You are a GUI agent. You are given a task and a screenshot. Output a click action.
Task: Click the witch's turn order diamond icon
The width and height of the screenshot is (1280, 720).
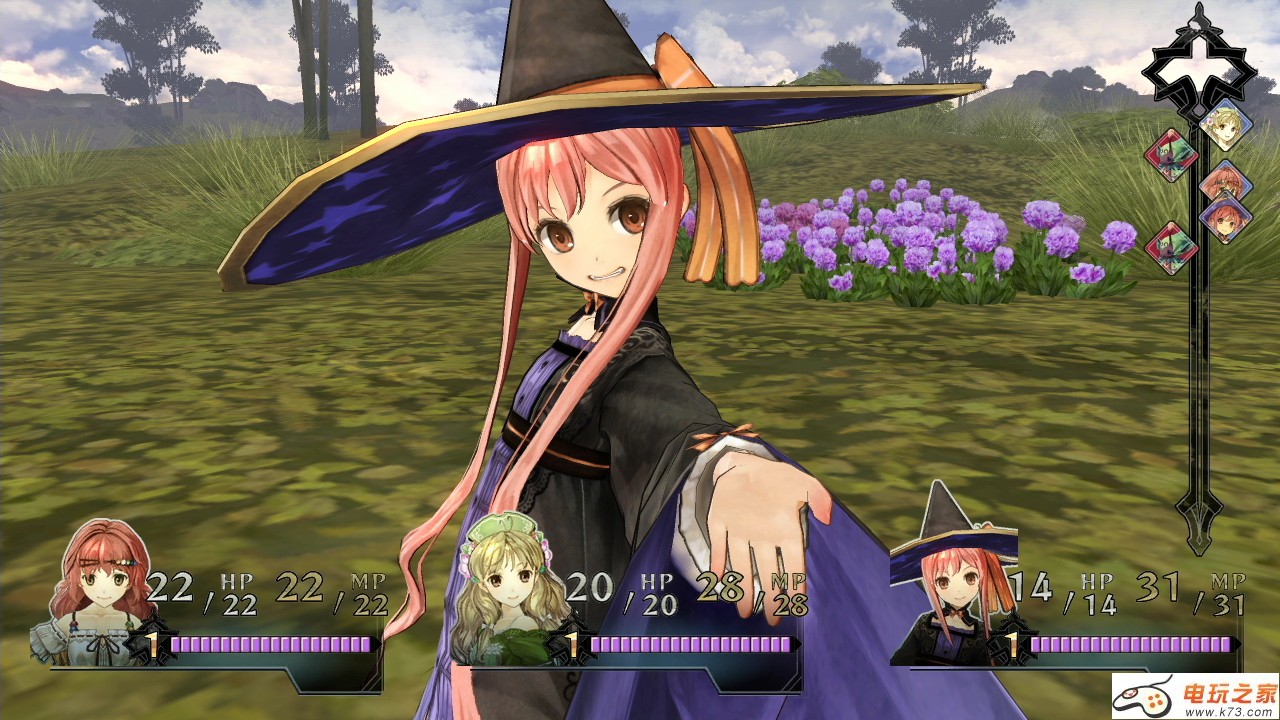1227,218
